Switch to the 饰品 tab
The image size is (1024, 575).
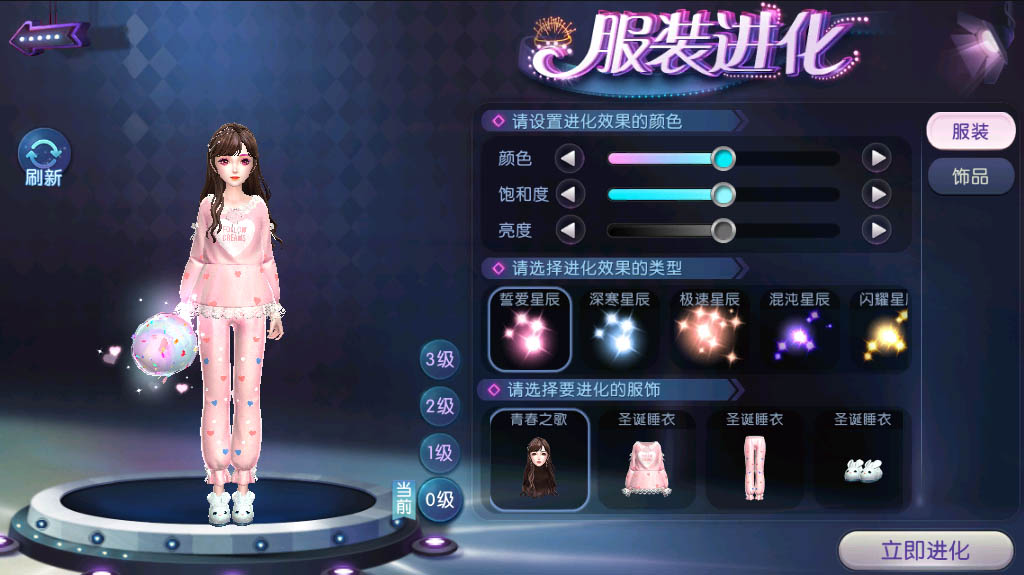(x=969, y=176)
